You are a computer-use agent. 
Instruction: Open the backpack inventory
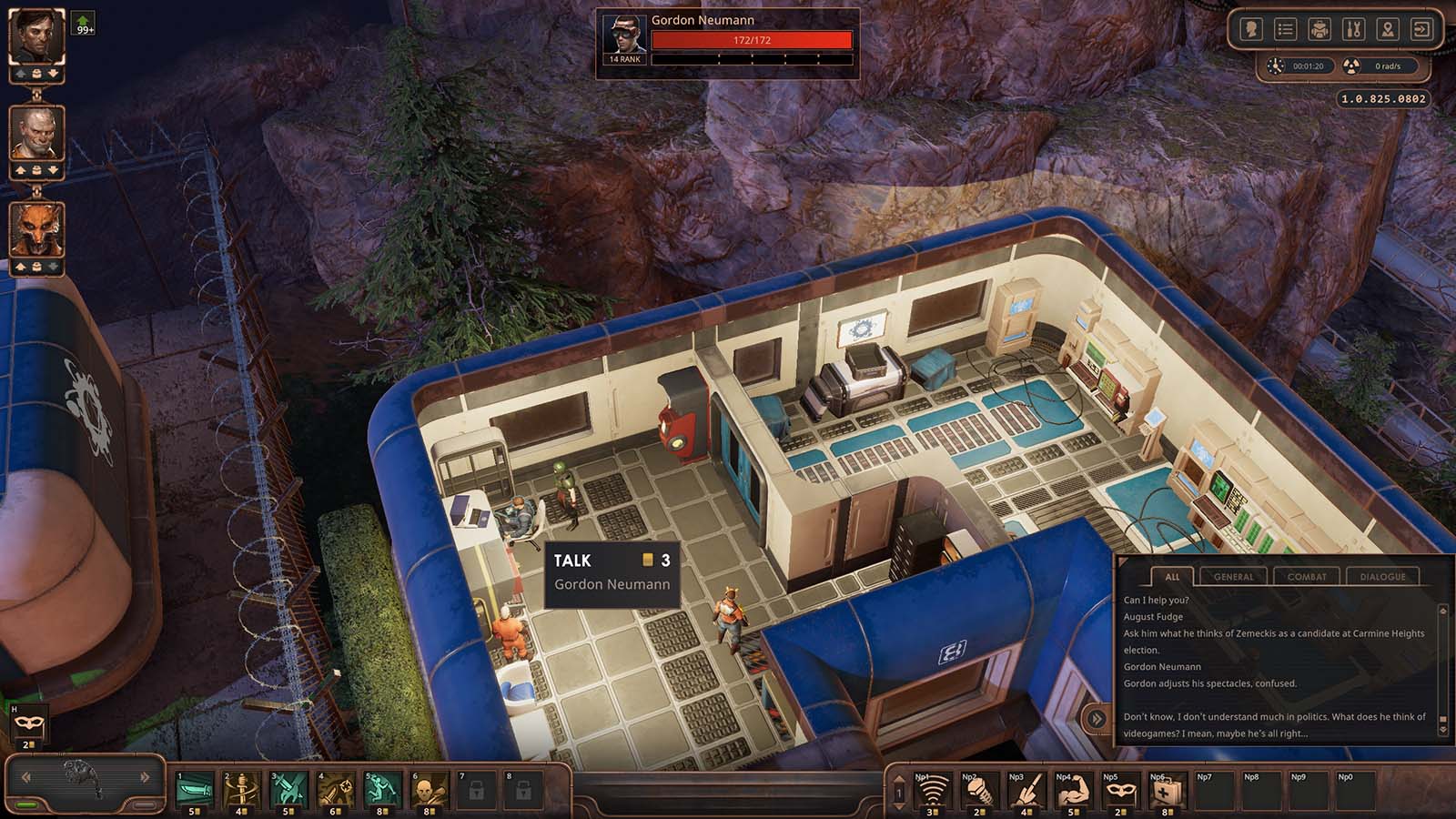1319,30
